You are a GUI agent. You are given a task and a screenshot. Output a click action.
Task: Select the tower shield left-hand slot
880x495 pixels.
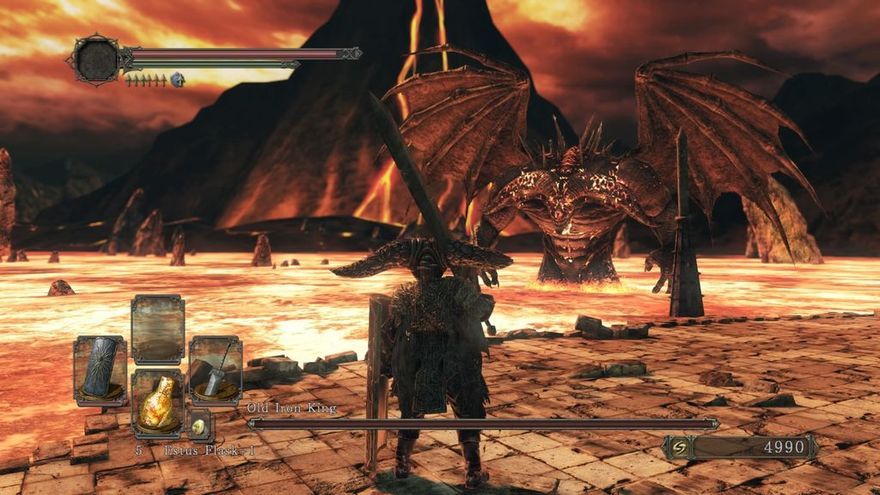pyautogui.click(x=100, y=370)
